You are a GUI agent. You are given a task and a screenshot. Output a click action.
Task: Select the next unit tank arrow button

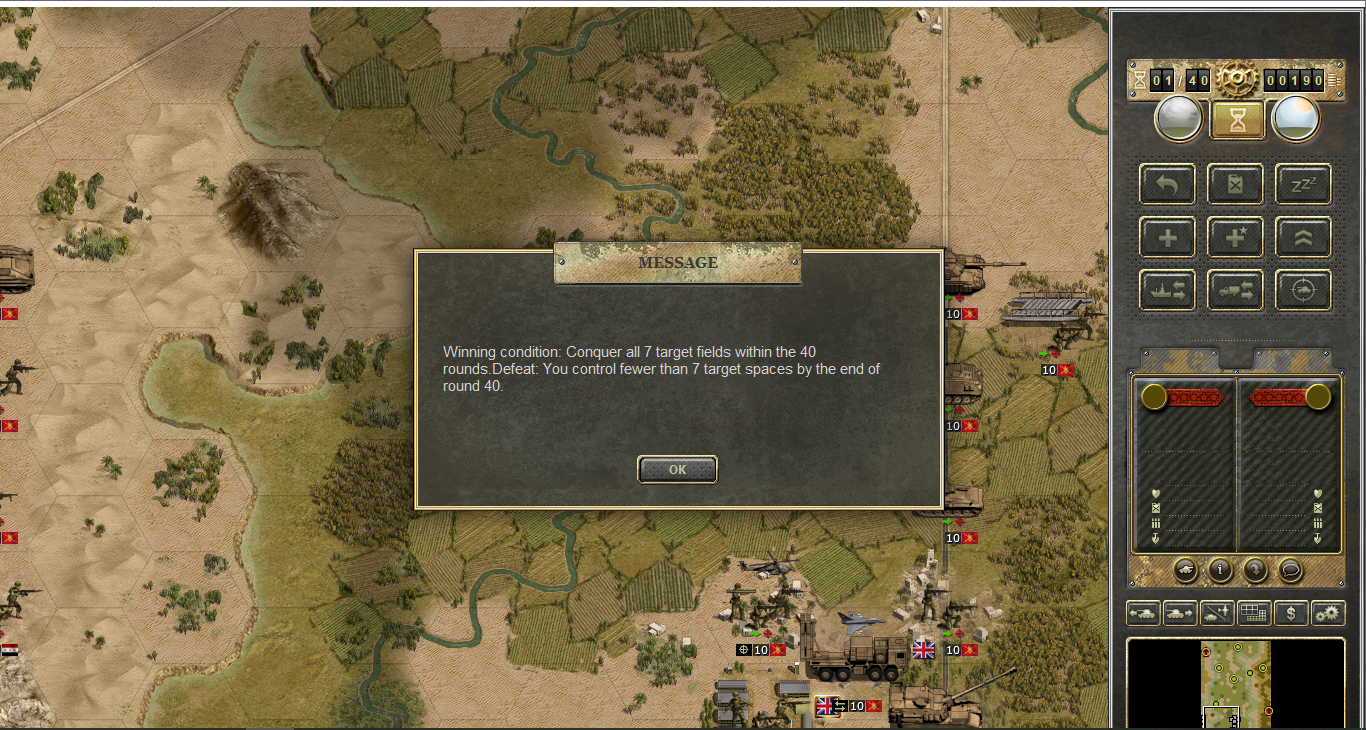pos(1180,613)
